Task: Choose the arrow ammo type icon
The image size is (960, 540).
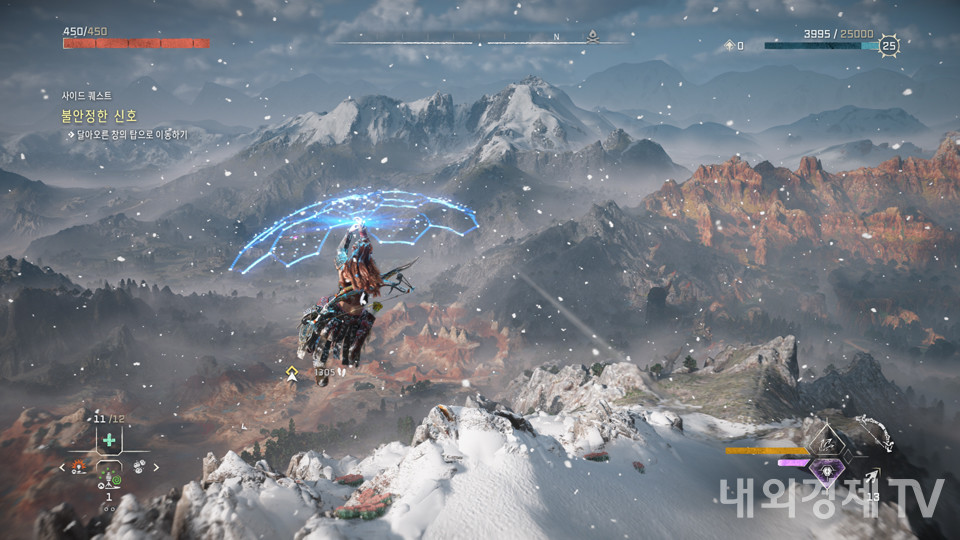Action: coord(874,479)
